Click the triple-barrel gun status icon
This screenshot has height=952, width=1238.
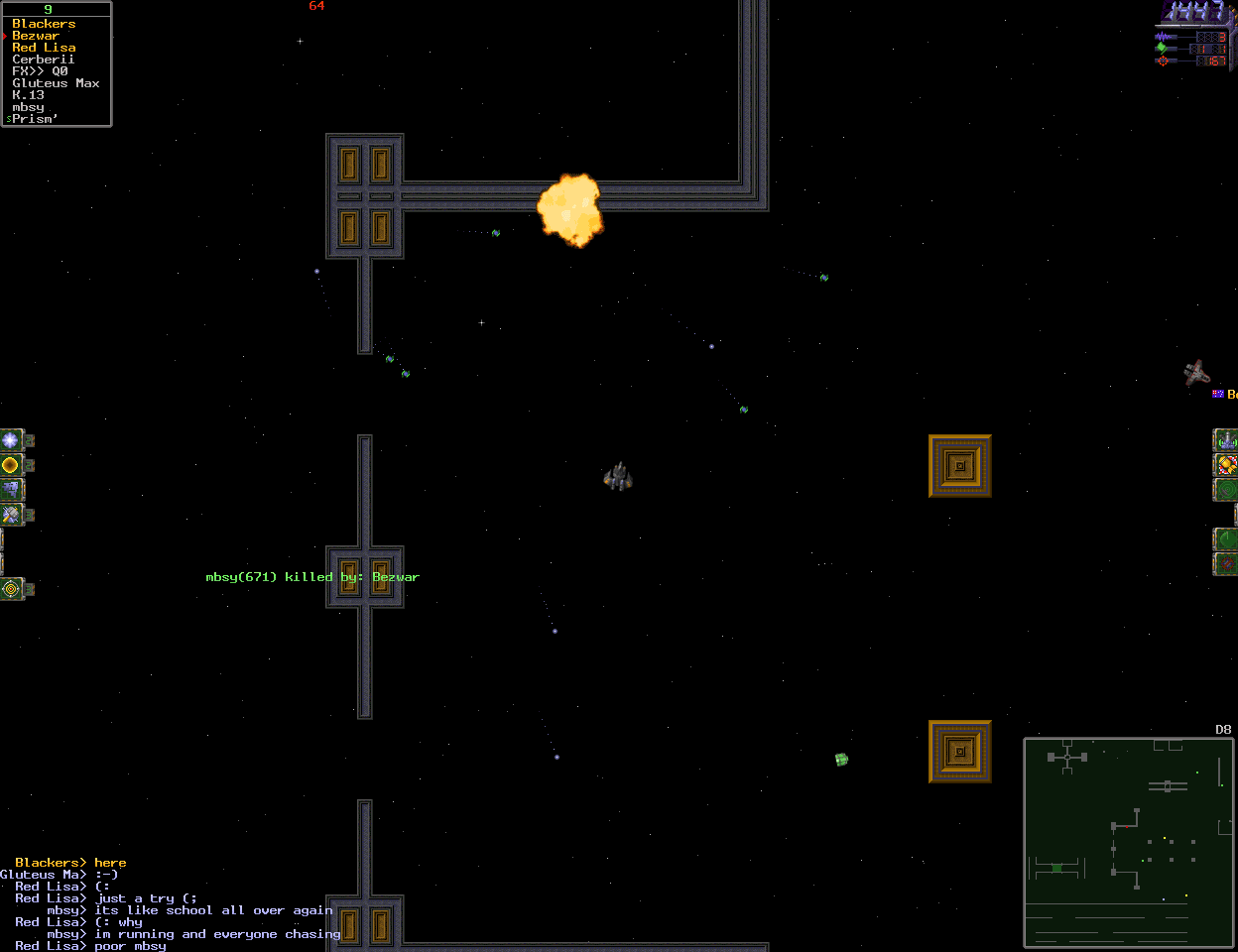coord(1226,440)
